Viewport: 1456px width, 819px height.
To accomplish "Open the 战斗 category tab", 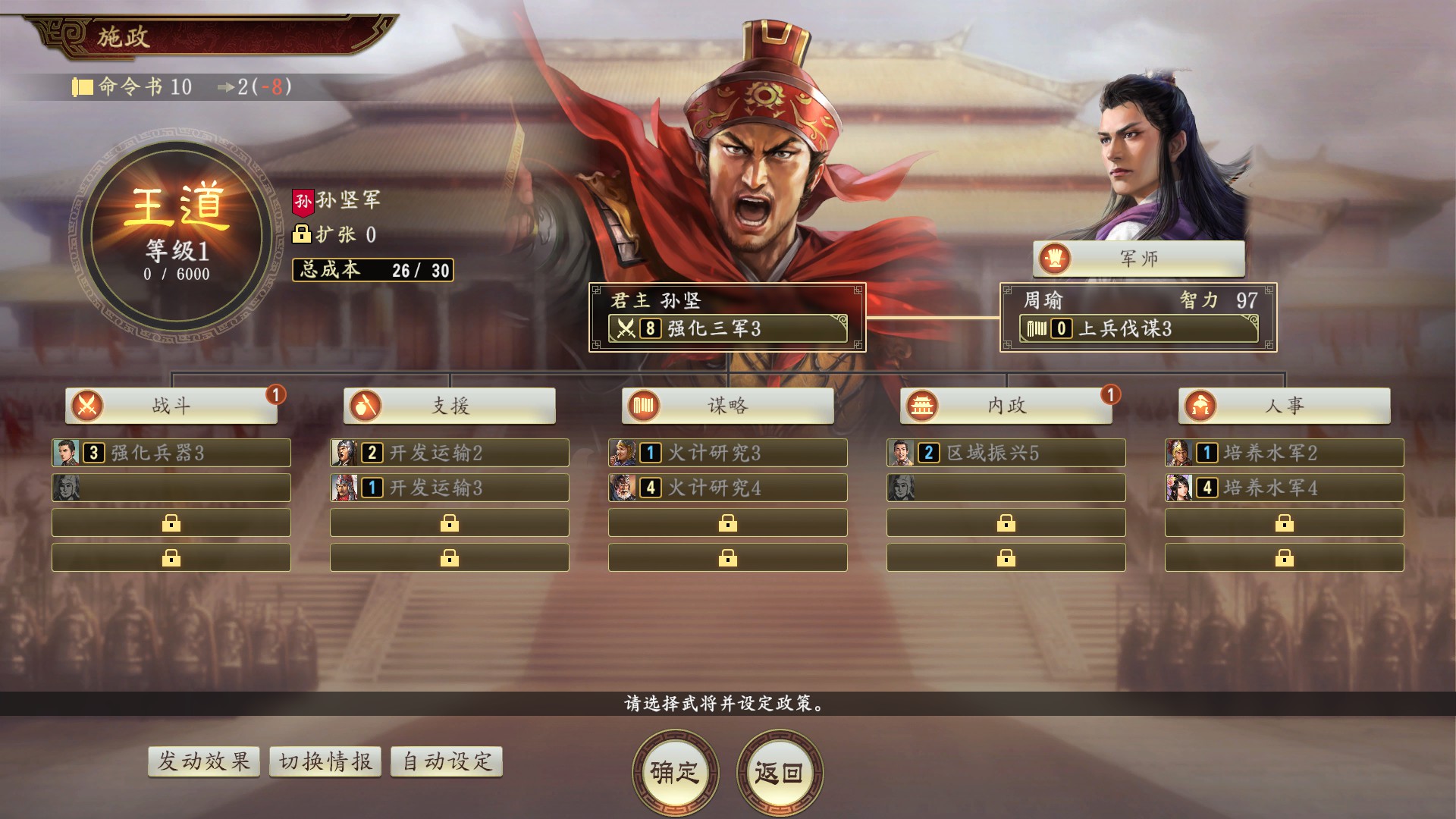I will click(x=171, y=406).
